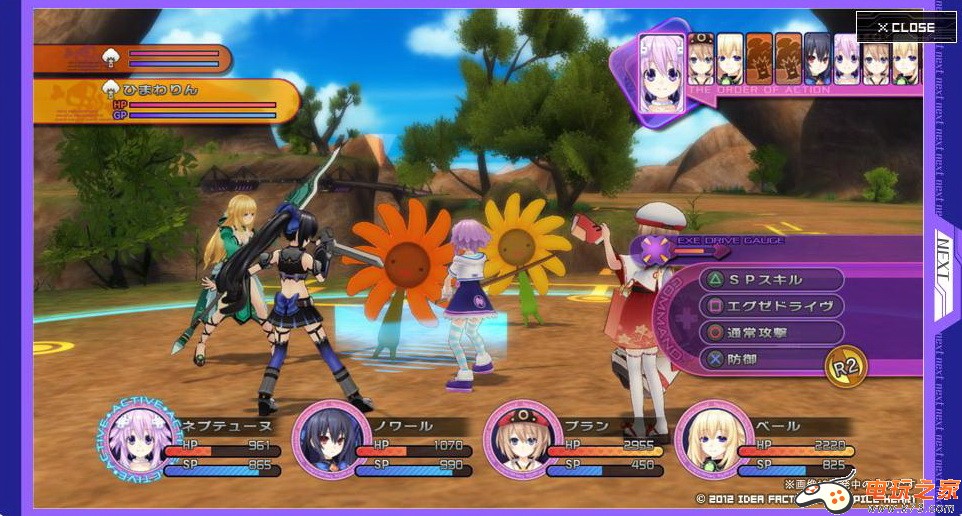Pick the 通常攻撃 normal attack command

pos(770,333)
